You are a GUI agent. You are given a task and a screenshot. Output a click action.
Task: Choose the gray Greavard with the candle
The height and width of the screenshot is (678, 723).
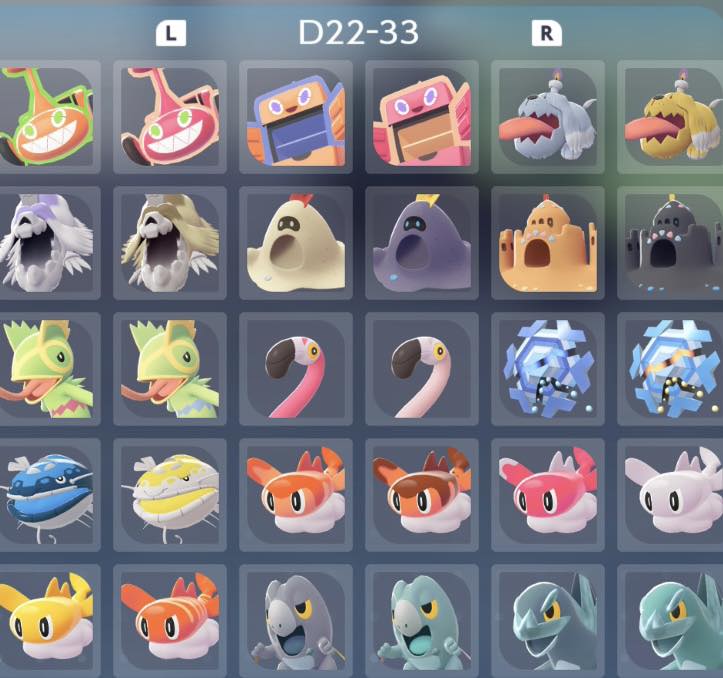547,116
